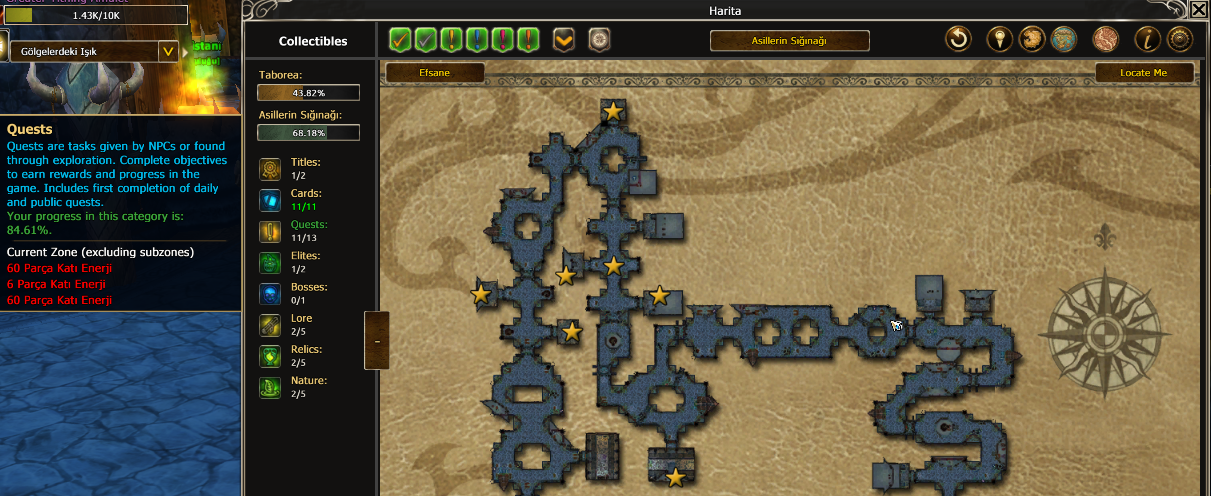The width and height of the screenshot is (1211, 496).
Task: Select the Bosses collectible category
Action: [270, 294]
